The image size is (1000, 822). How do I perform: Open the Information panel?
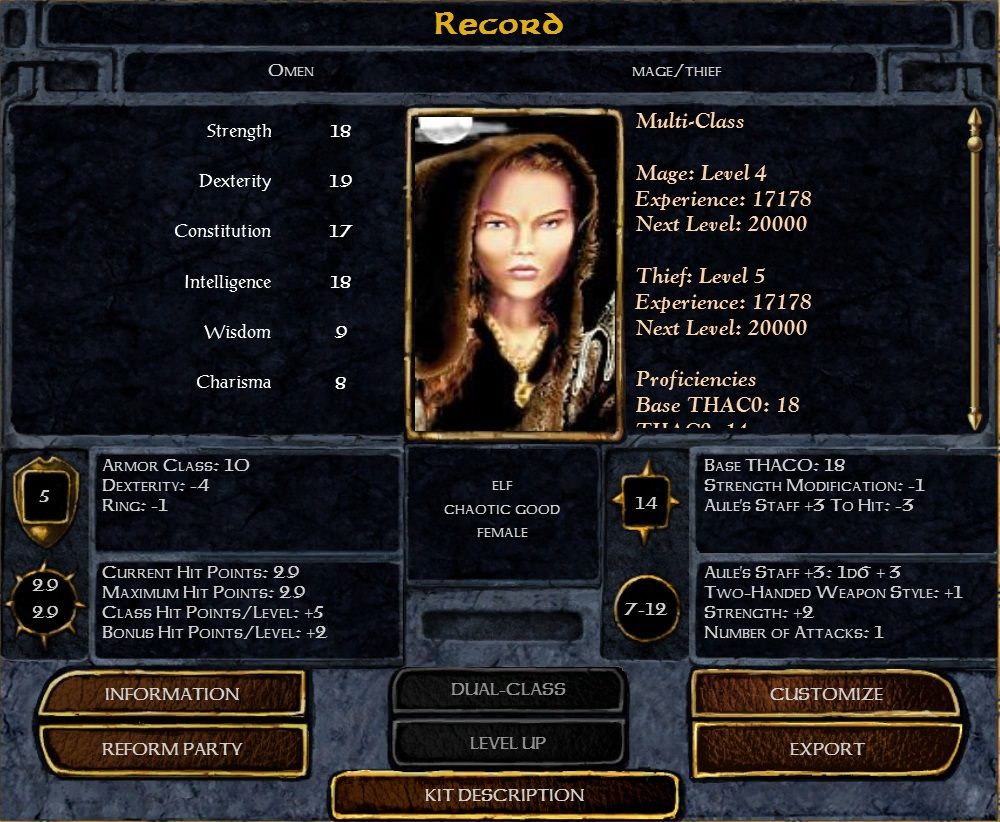coord(171,694)
